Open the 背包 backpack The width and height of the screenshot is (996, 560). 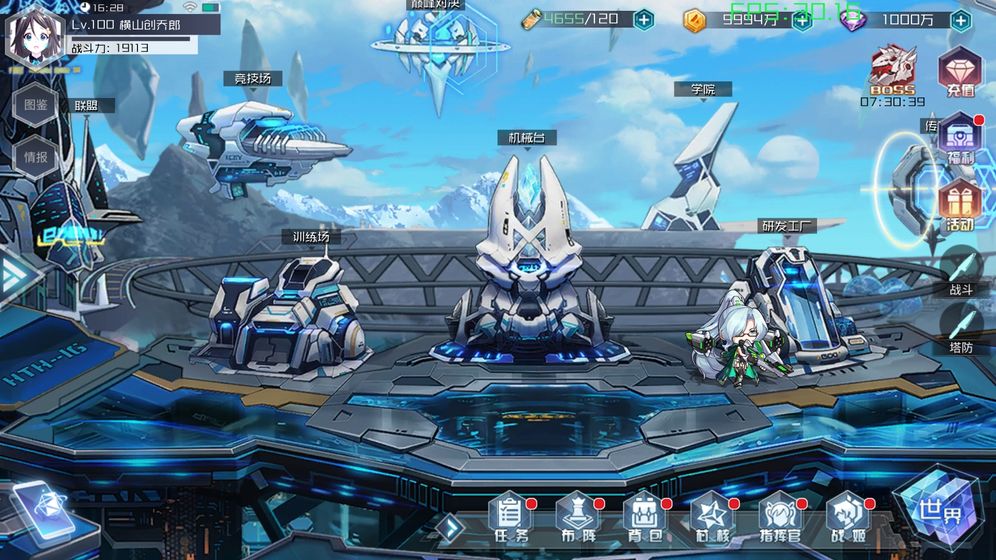pos(644,516)
